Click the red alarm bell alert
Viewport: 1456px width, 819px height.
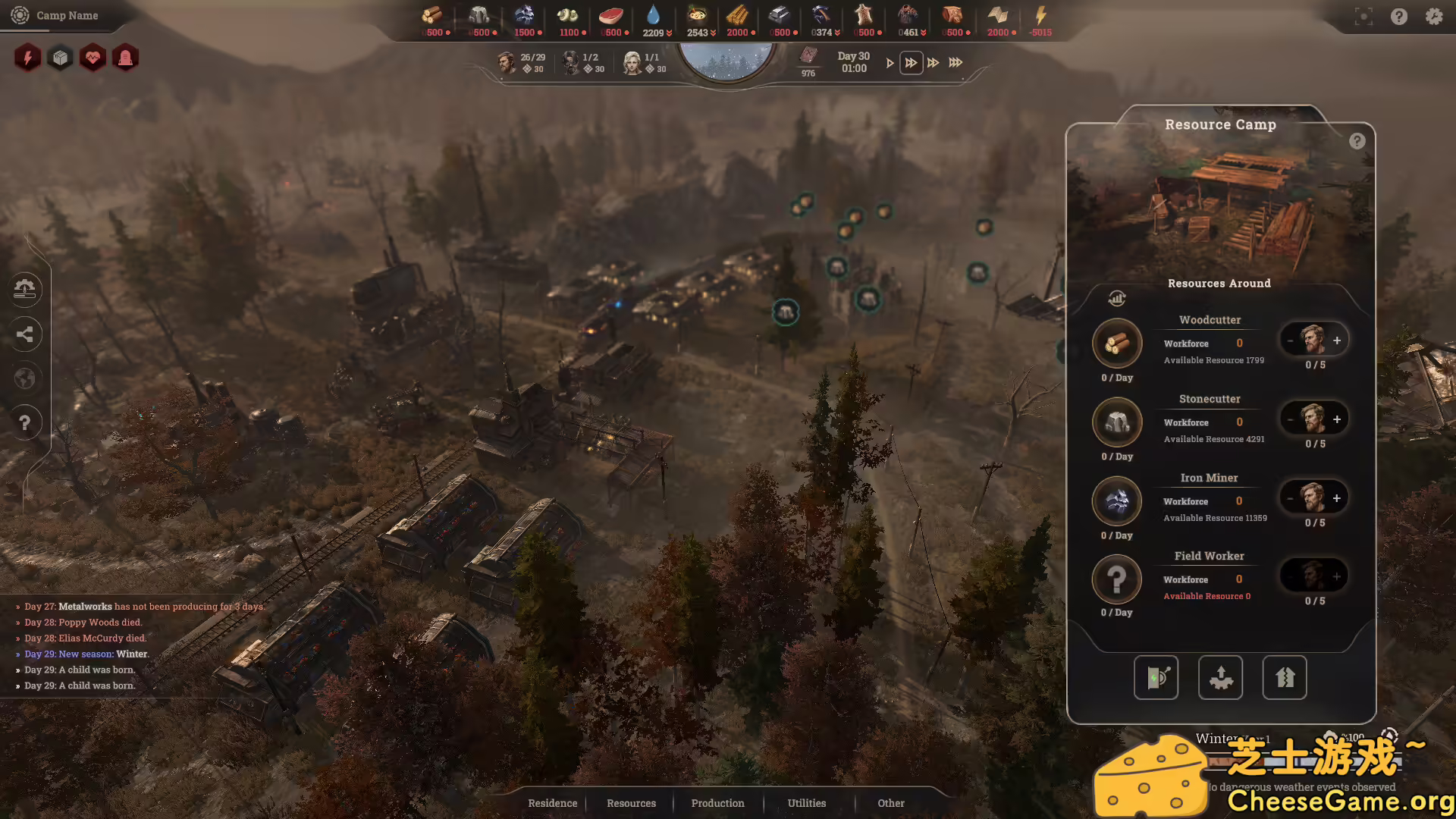point(125,58)
